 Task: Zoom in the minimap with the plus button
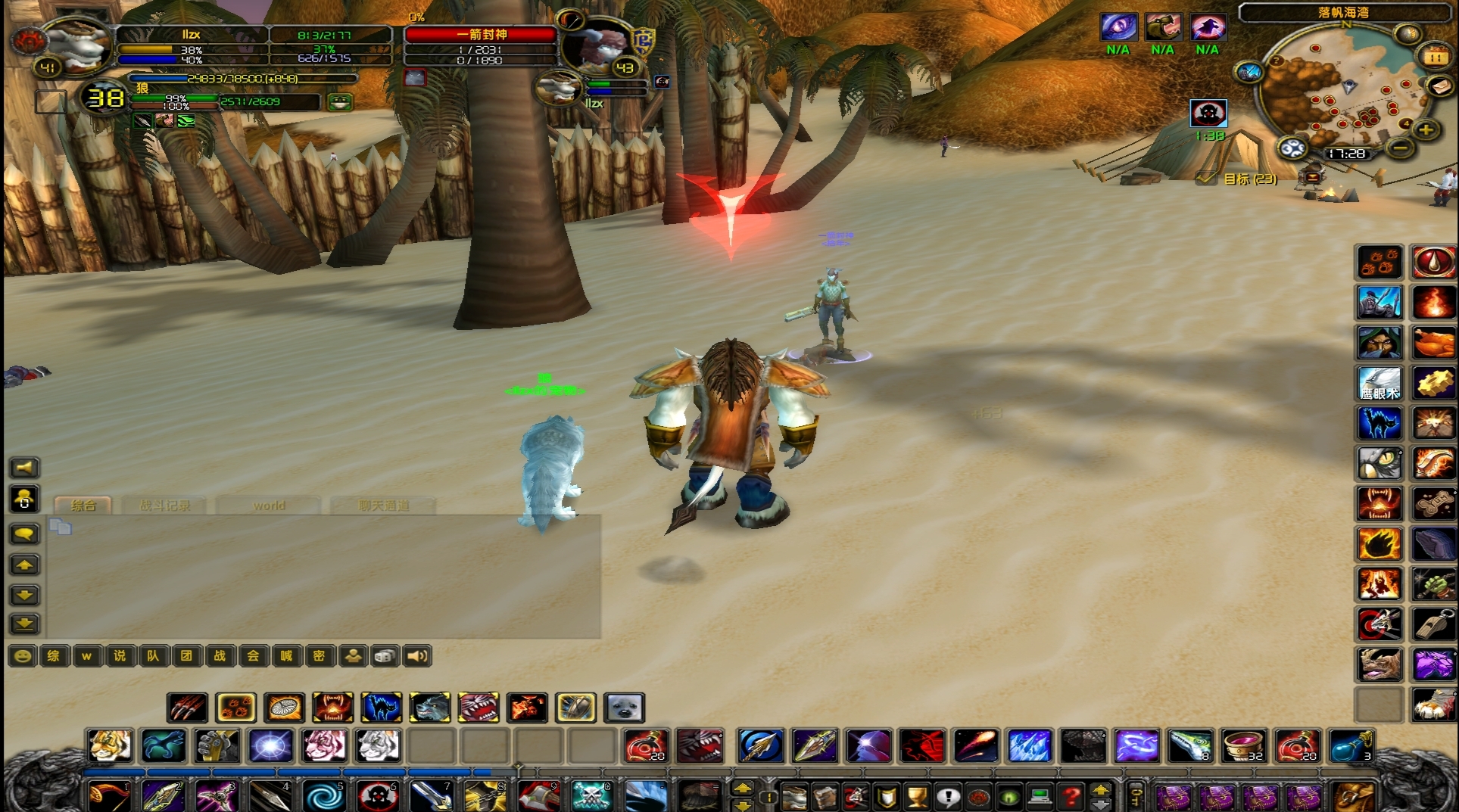pos(1426,130)
